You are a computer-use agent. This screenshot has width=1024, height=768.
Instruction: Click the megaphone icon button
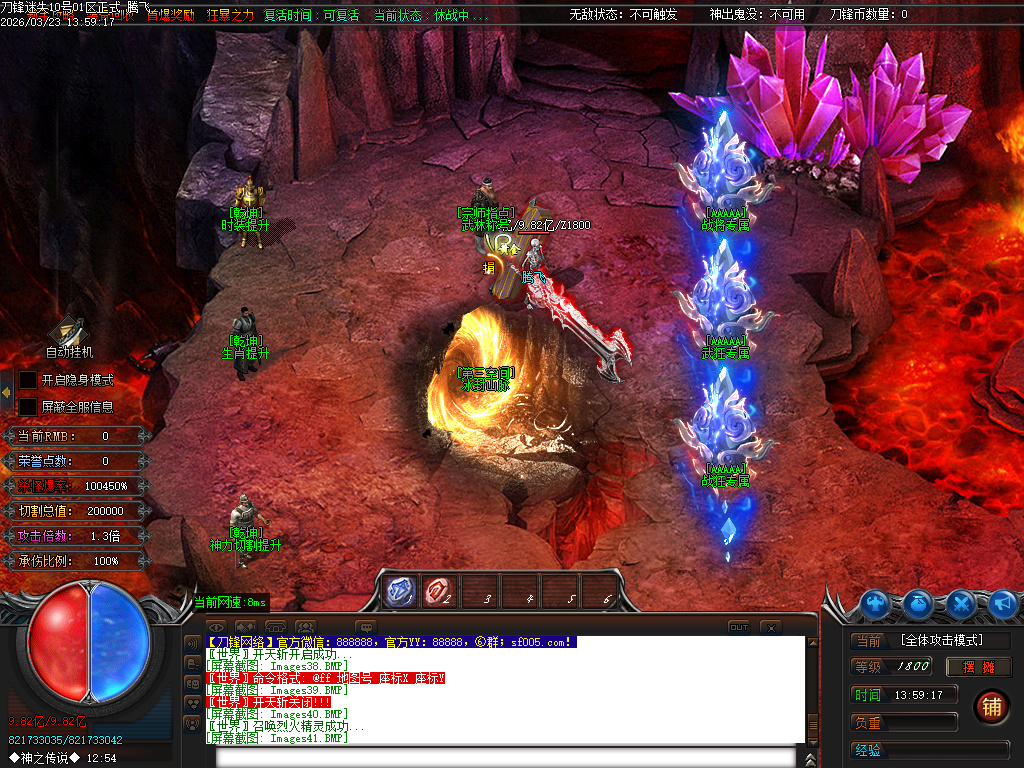point(1002,604)
